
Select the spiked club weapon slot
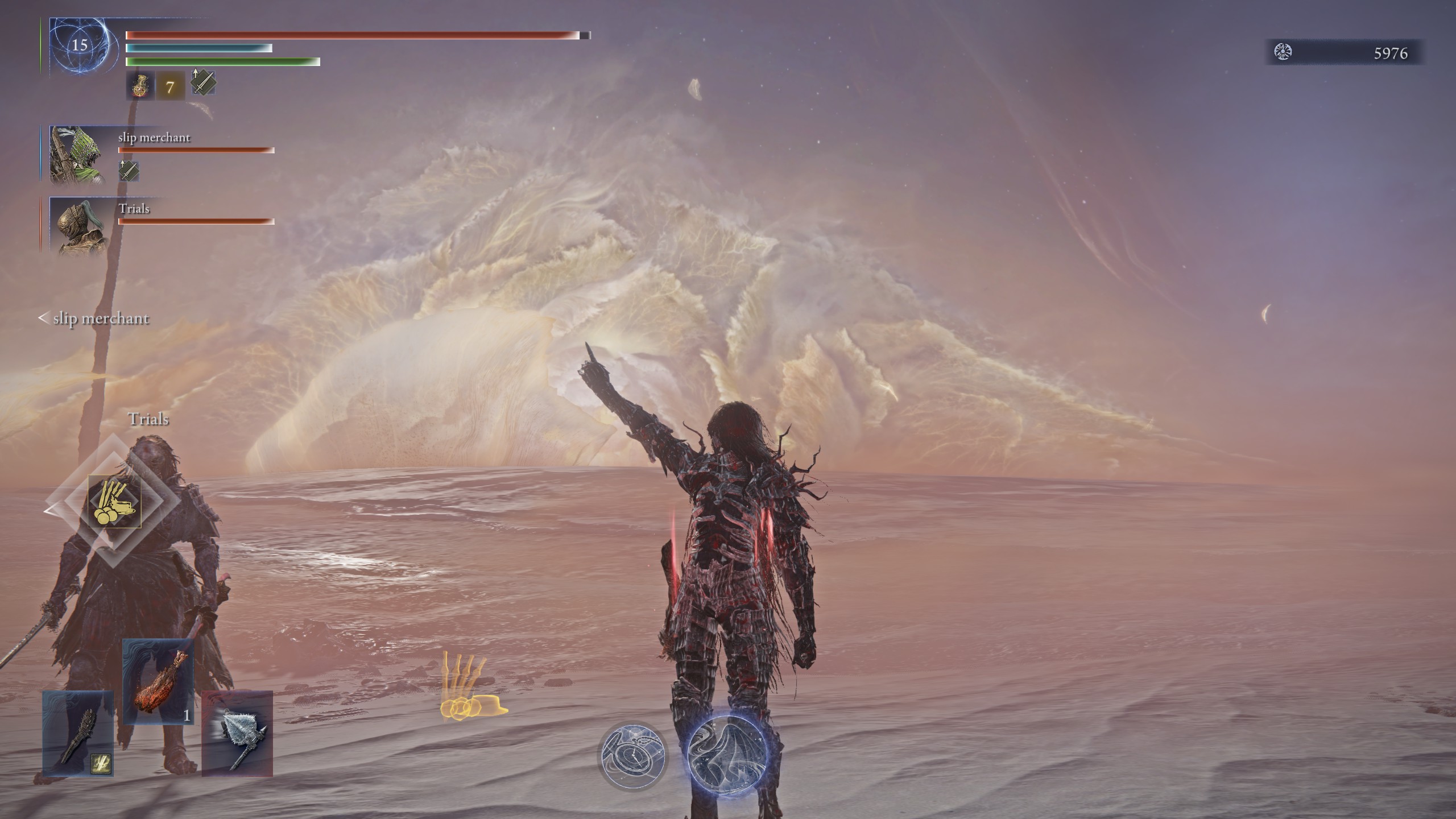[x=78, y=734]
